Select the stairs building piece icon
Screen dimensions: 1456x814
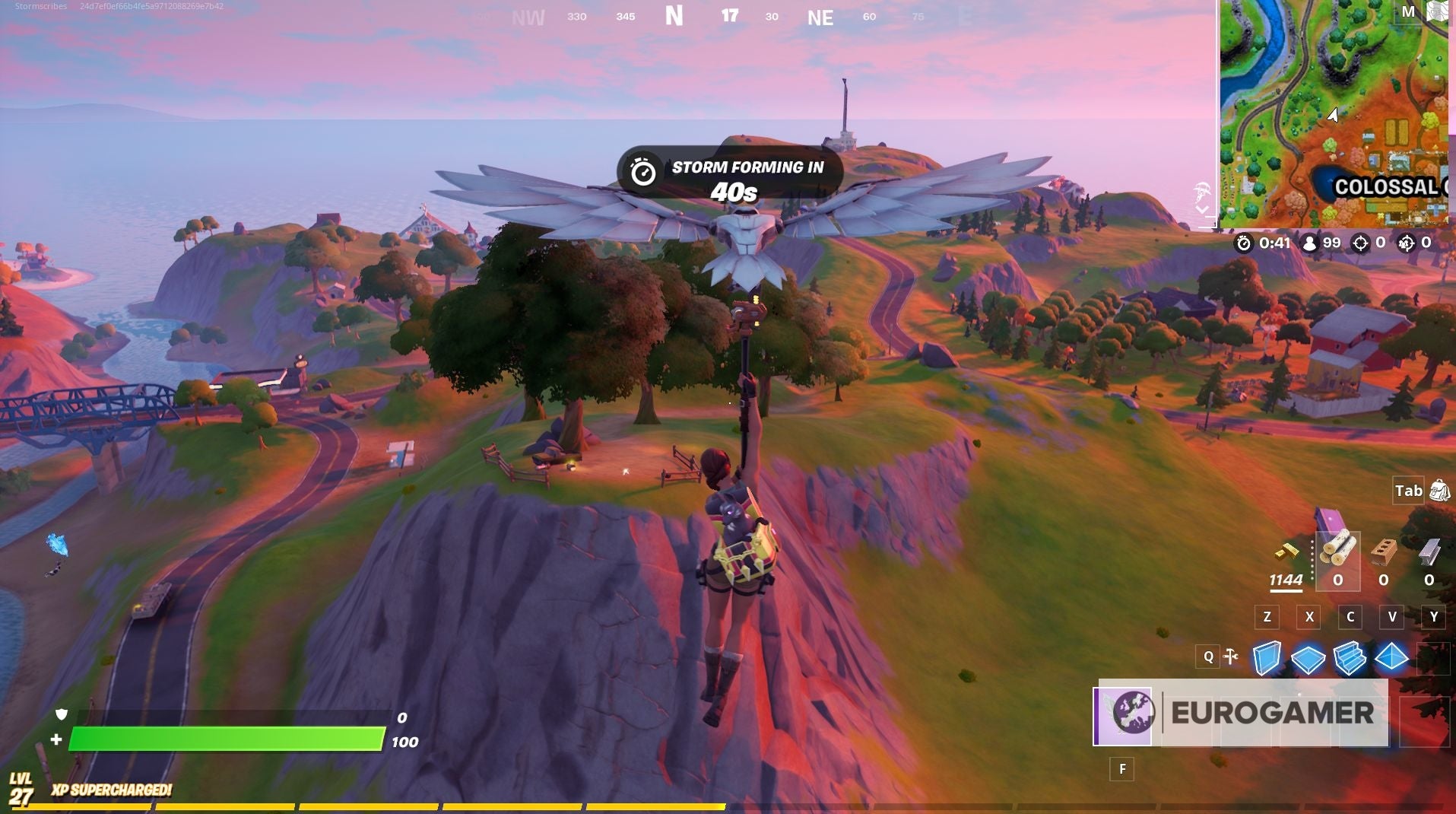point(1349,657)
